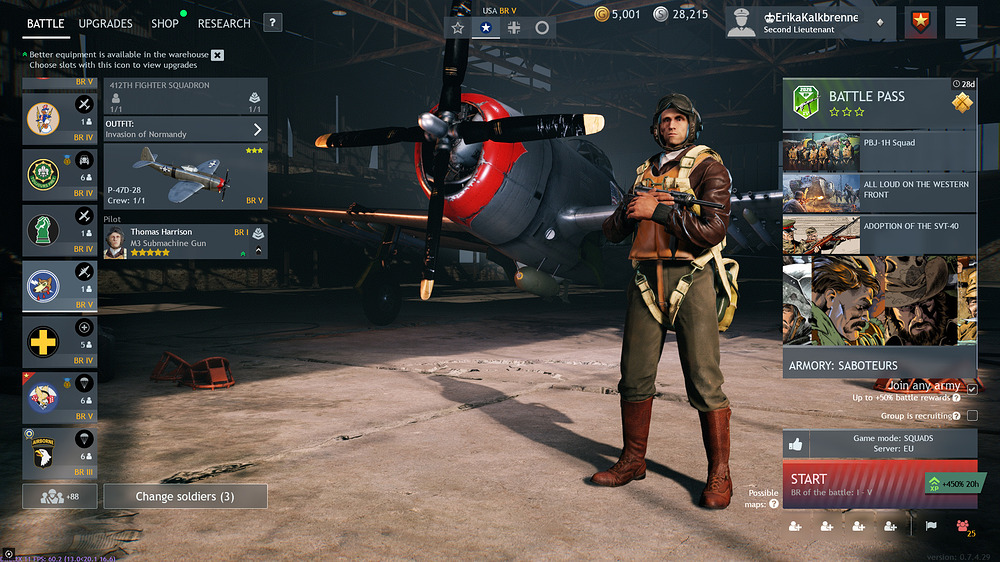Switch to the Upgrades tab
Screen dimensions: 1000x562
point(105,23)
